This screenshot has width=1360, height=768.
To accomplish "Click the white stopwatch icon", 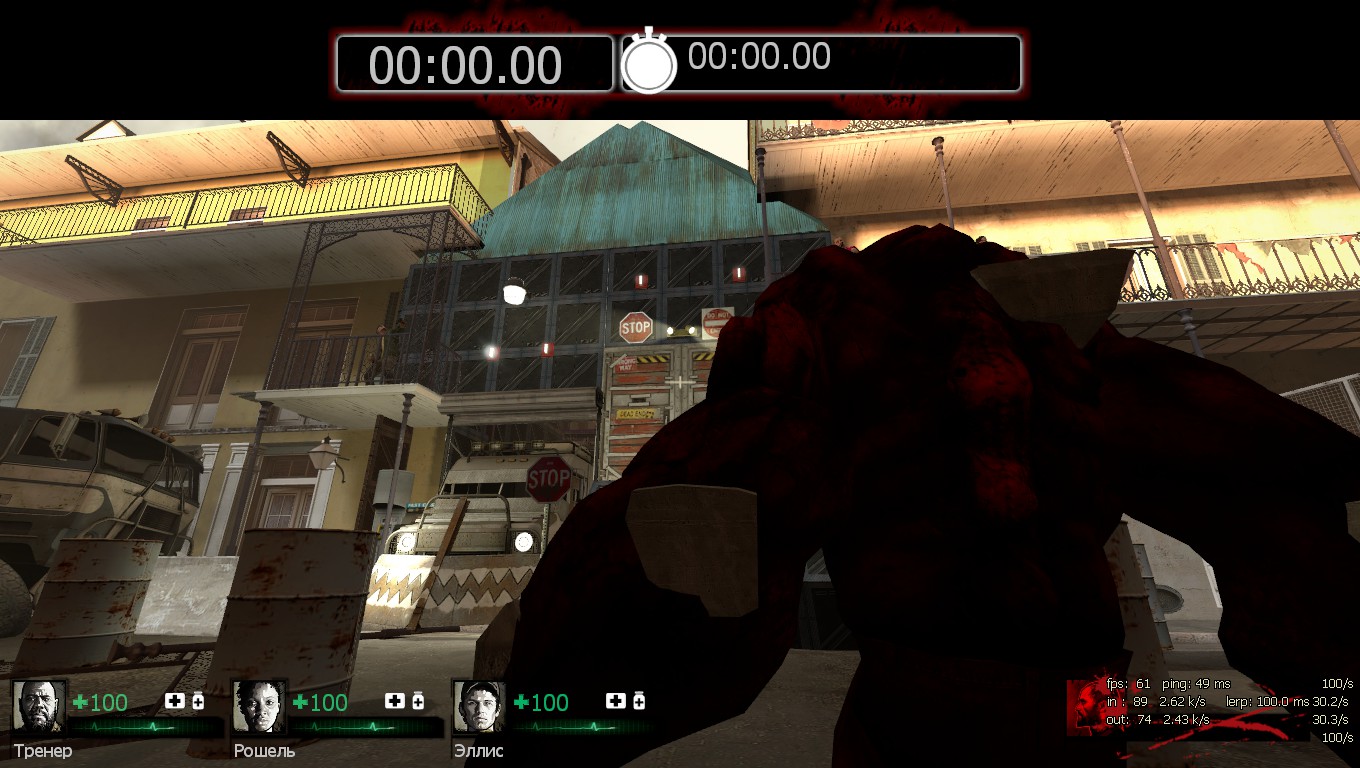I will point(649,62).
